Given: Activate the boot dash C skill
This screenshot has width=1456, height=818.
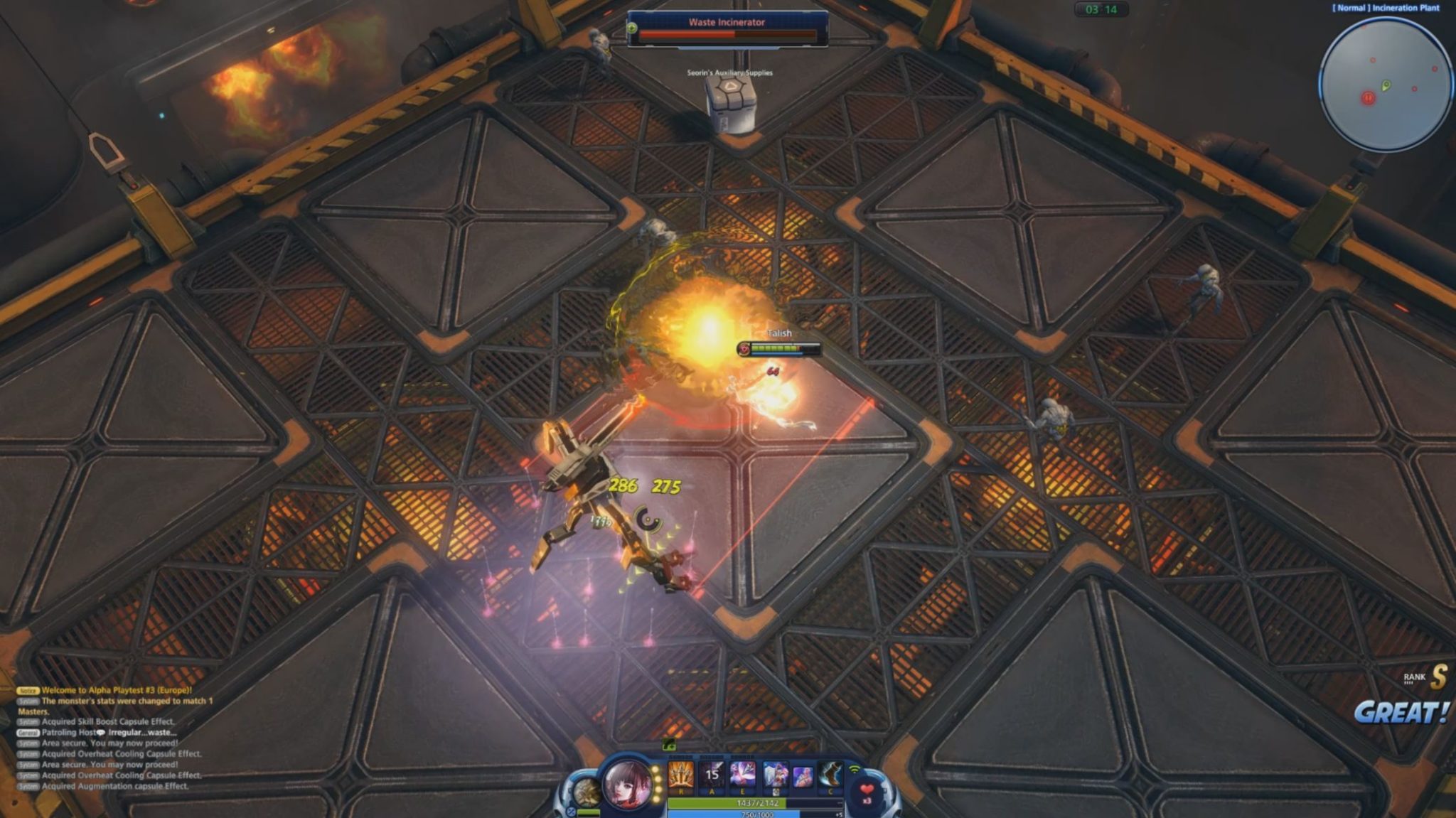Looking at the screenshot, I should point(830,775).
